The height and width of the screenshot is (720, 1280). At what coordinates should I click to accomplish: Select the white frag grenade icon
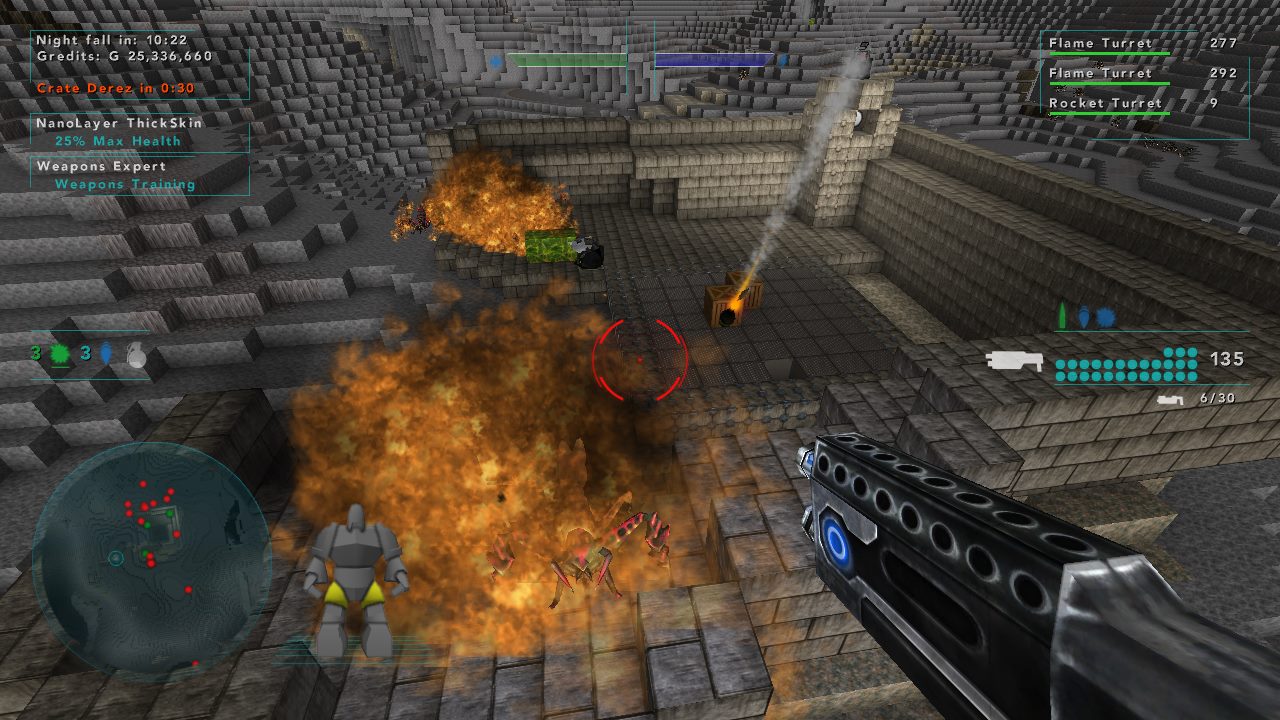tap(137, 355)
